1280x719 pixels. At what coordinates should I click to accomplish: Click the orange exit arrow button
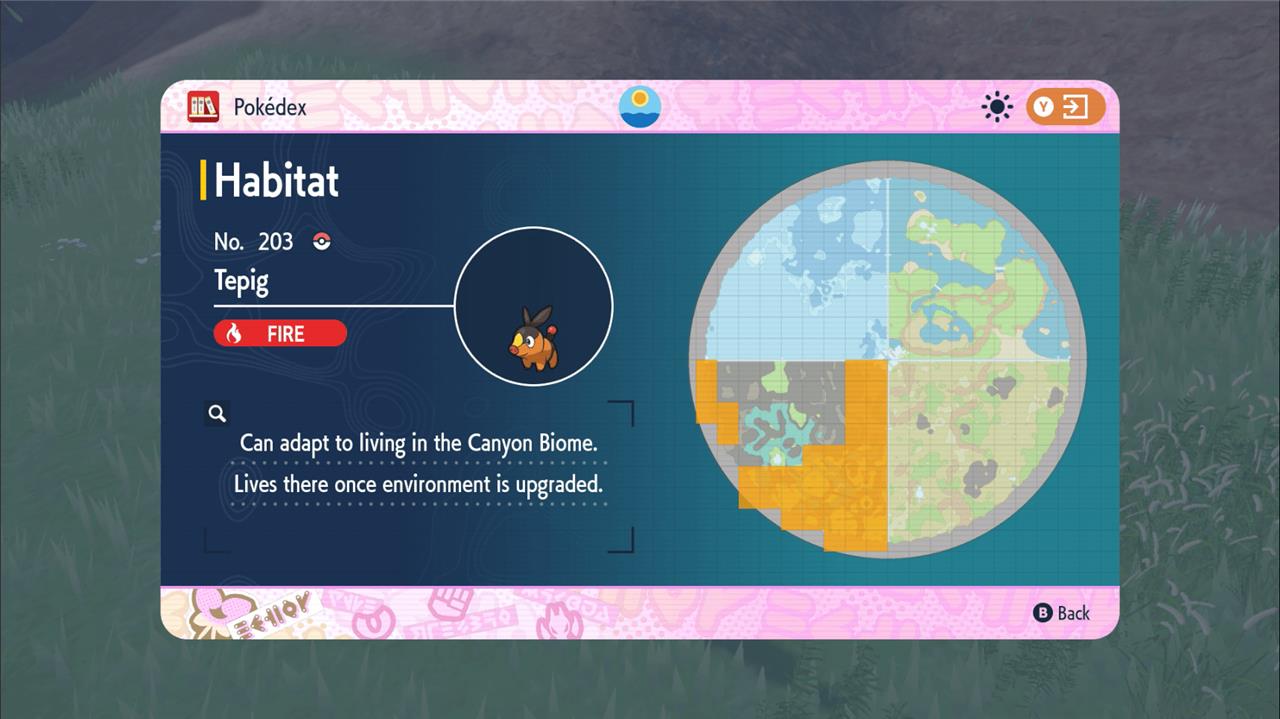1065,107
